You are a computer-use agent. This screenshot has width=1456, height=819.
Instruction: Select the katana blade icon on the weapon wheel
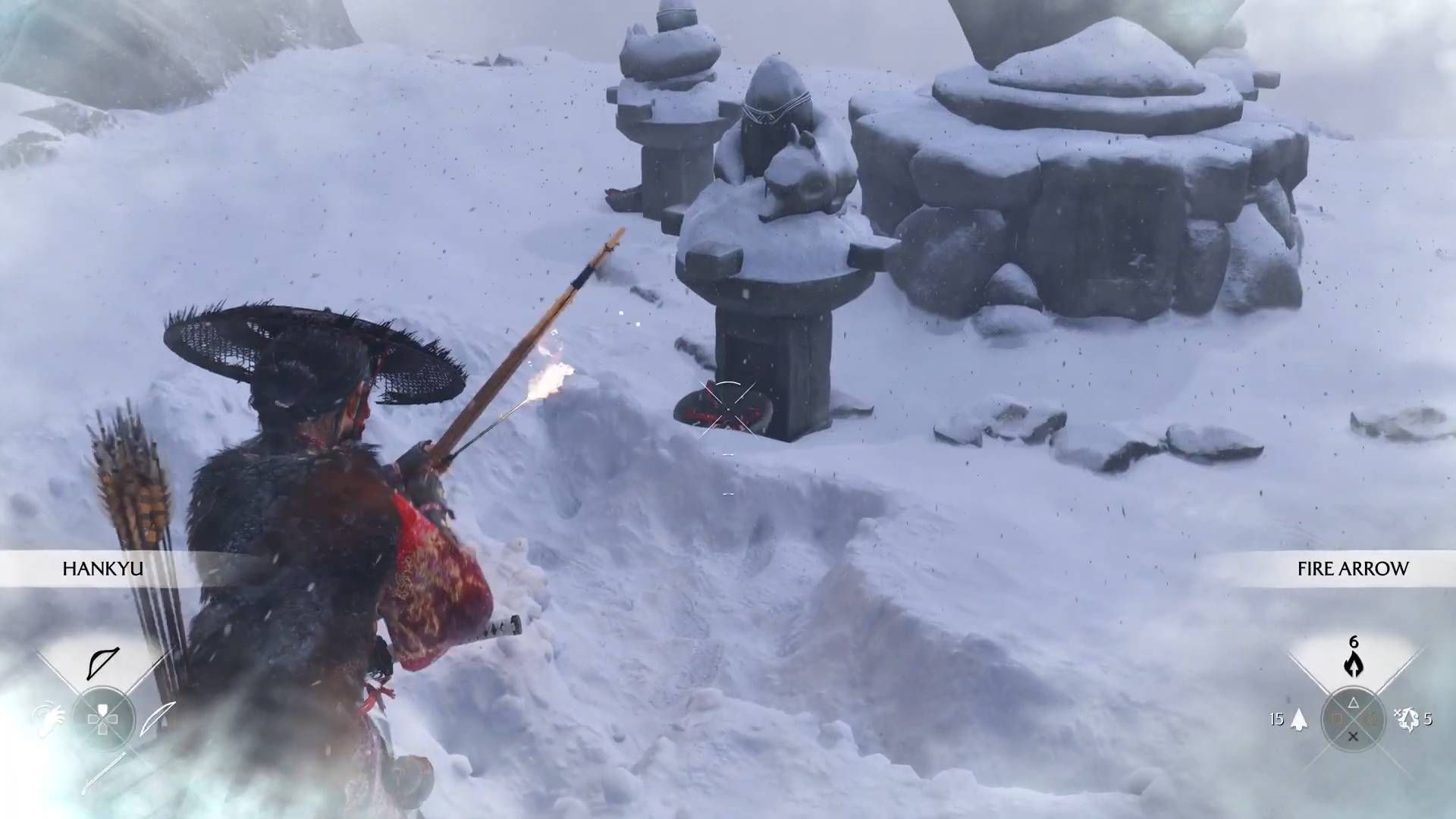tap(157, 719)
